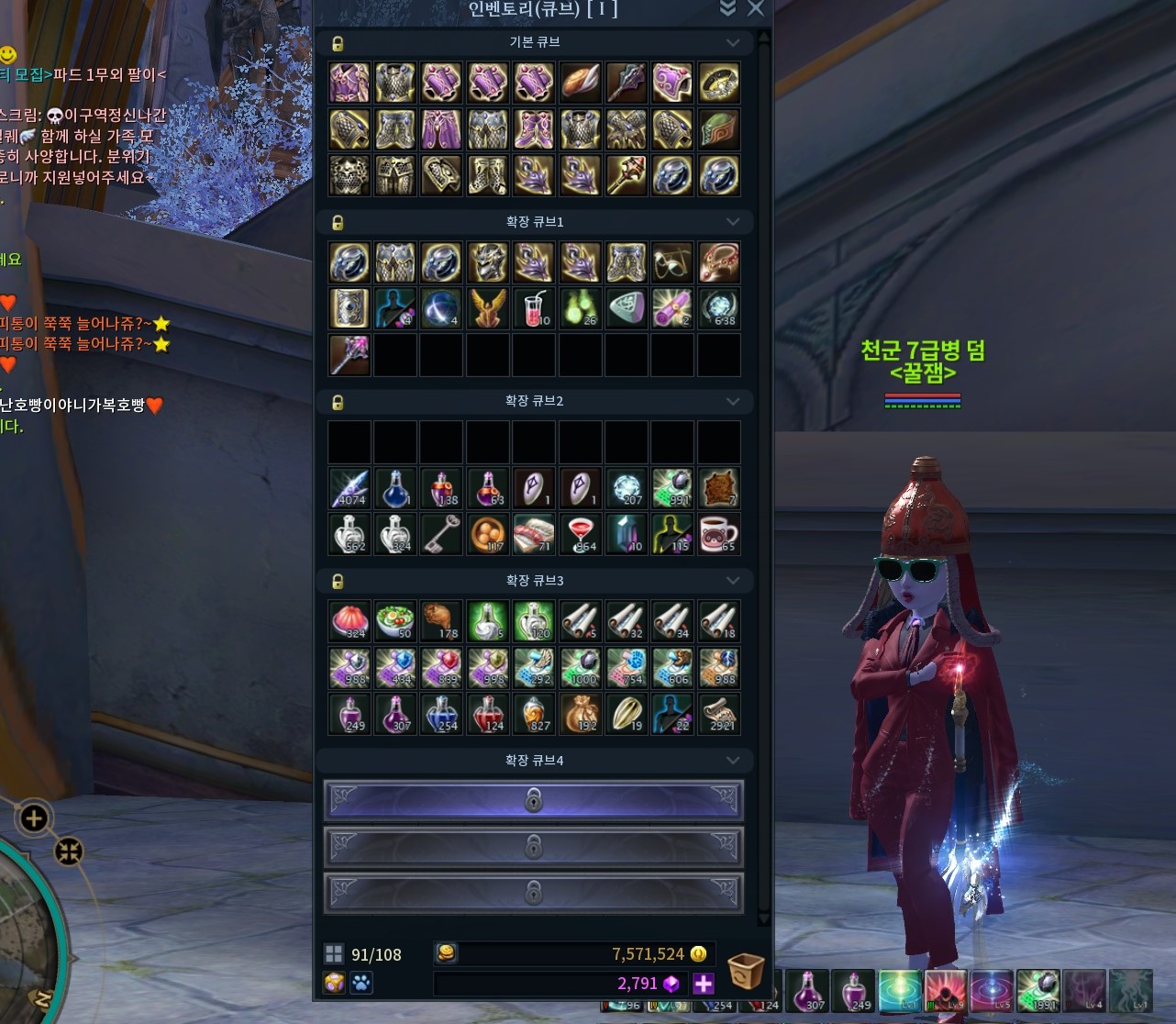Choose the salad bowl food item
1176x1024 pixels.
(x=396, y=621)
